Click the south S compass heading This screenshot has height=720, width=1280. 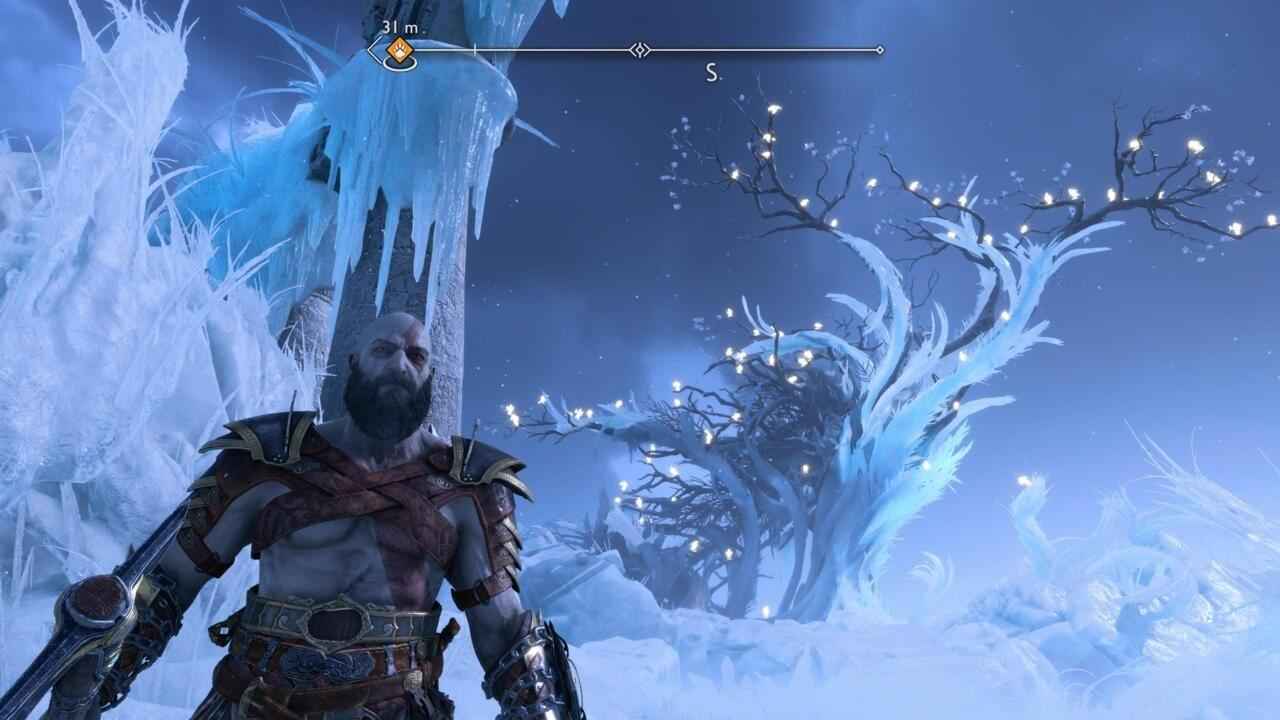712,73
